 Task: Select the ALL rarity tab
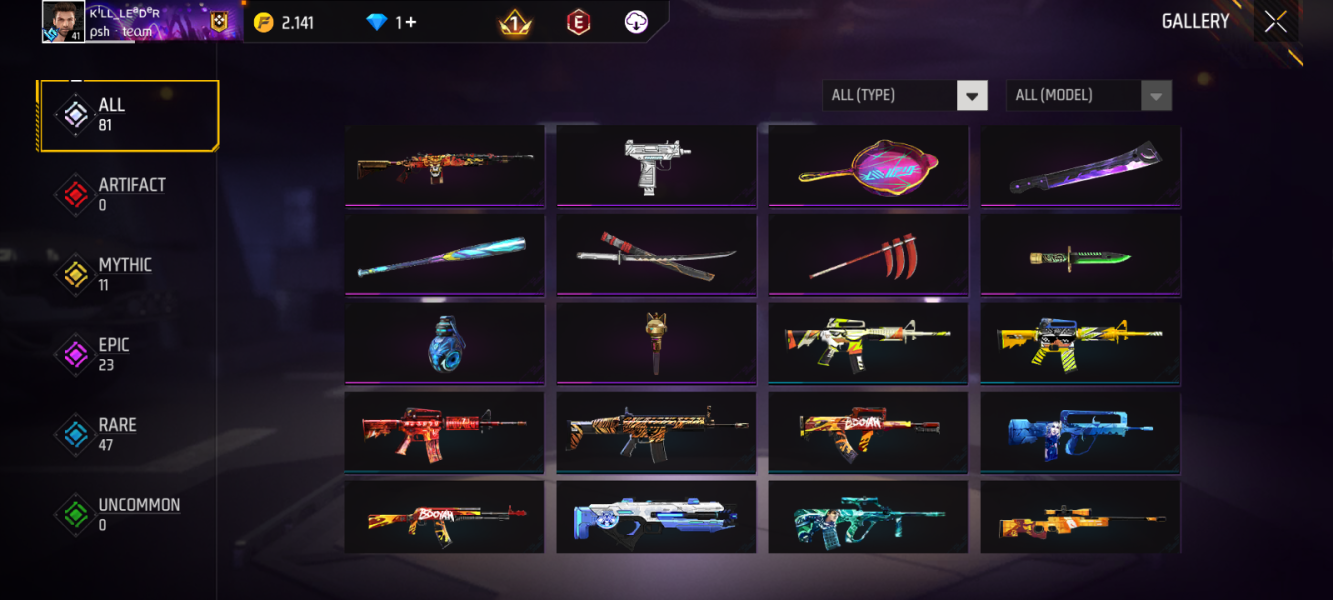tap(128, 115)
